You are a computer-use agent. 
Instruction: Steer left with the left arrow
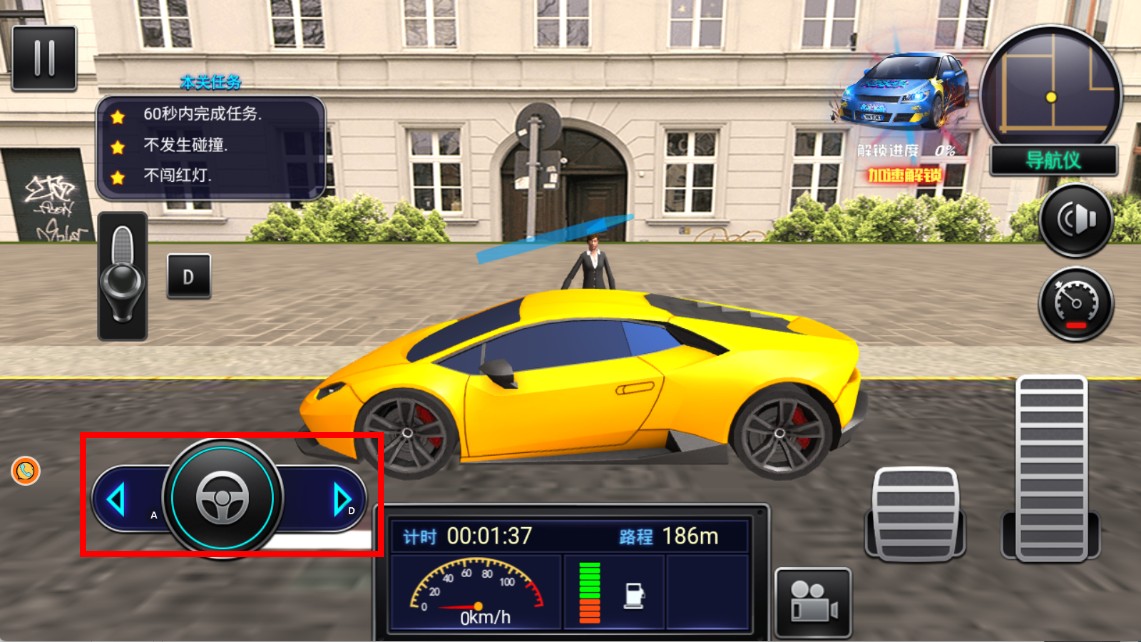pyautogui.click(x=116, y=499)
